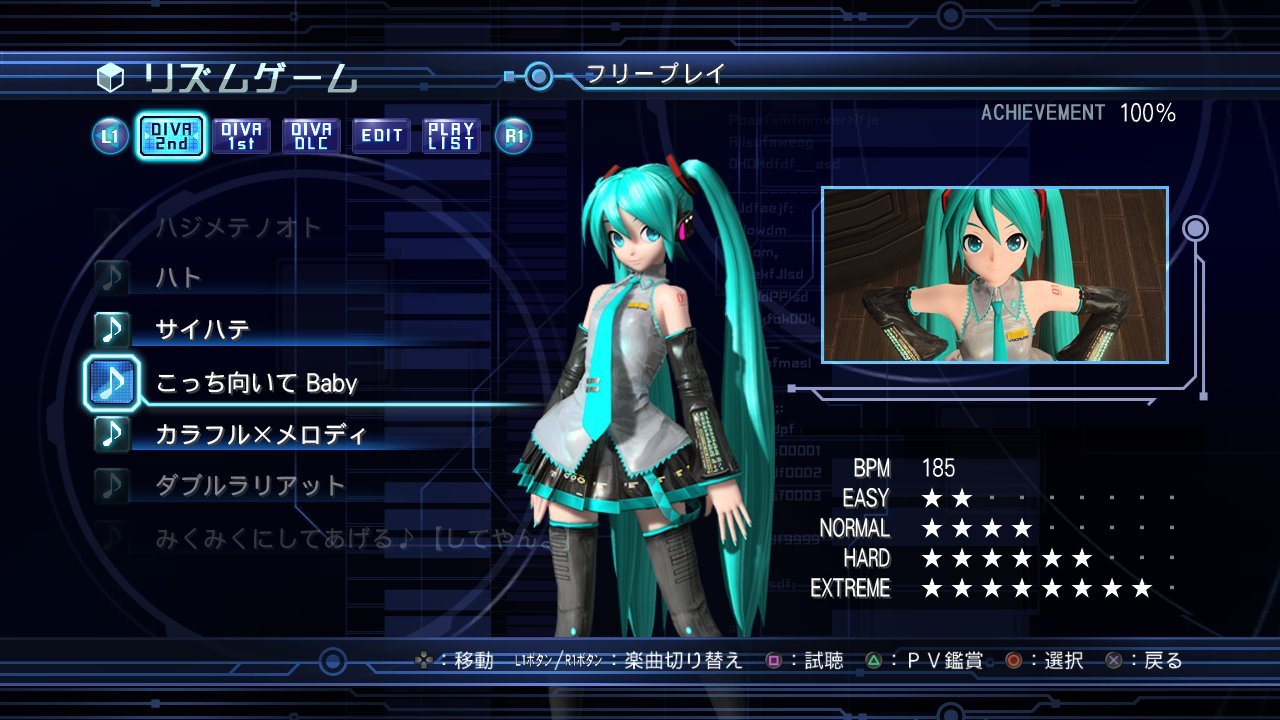
Task: Select the DIVA DLC tab
Action: (311, 136)
